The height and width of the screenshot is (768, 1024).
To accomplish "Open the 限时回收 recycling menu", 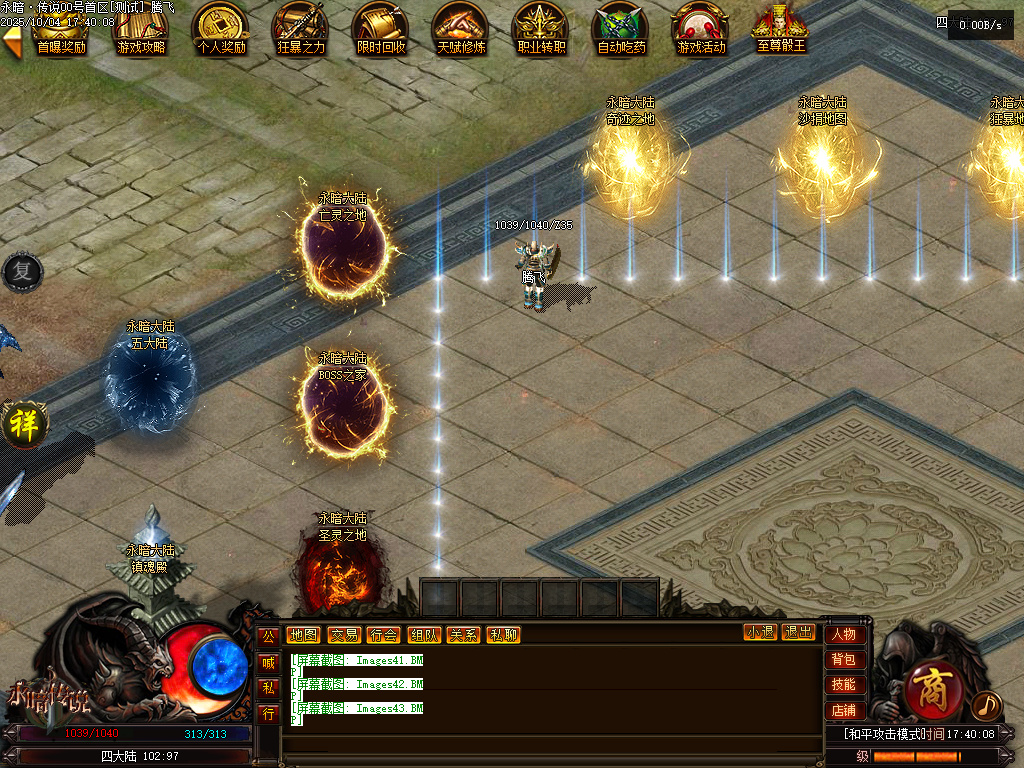I will click(x=381, y=28).
